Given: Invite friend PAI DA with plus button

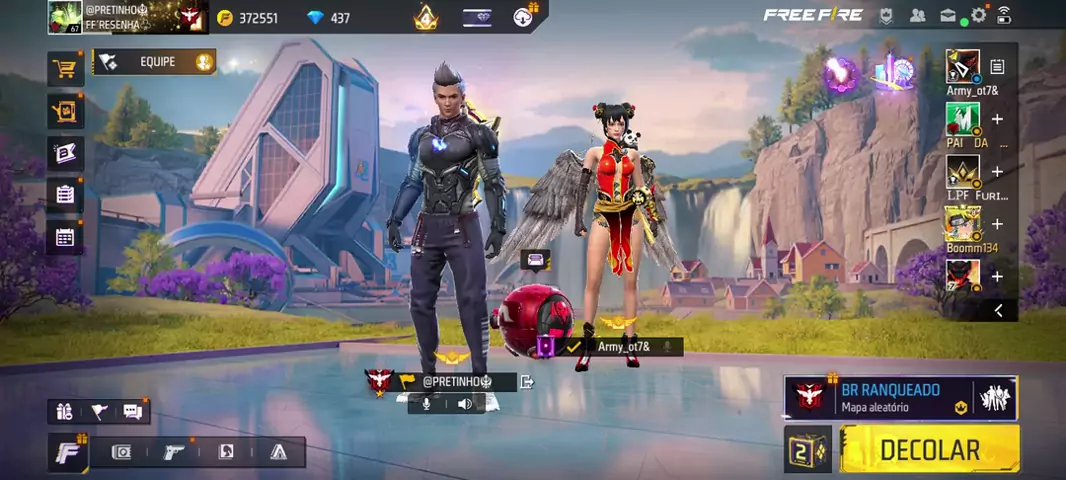Looking at the screenshot, I should pyautogui.click(x=997, y=119).
